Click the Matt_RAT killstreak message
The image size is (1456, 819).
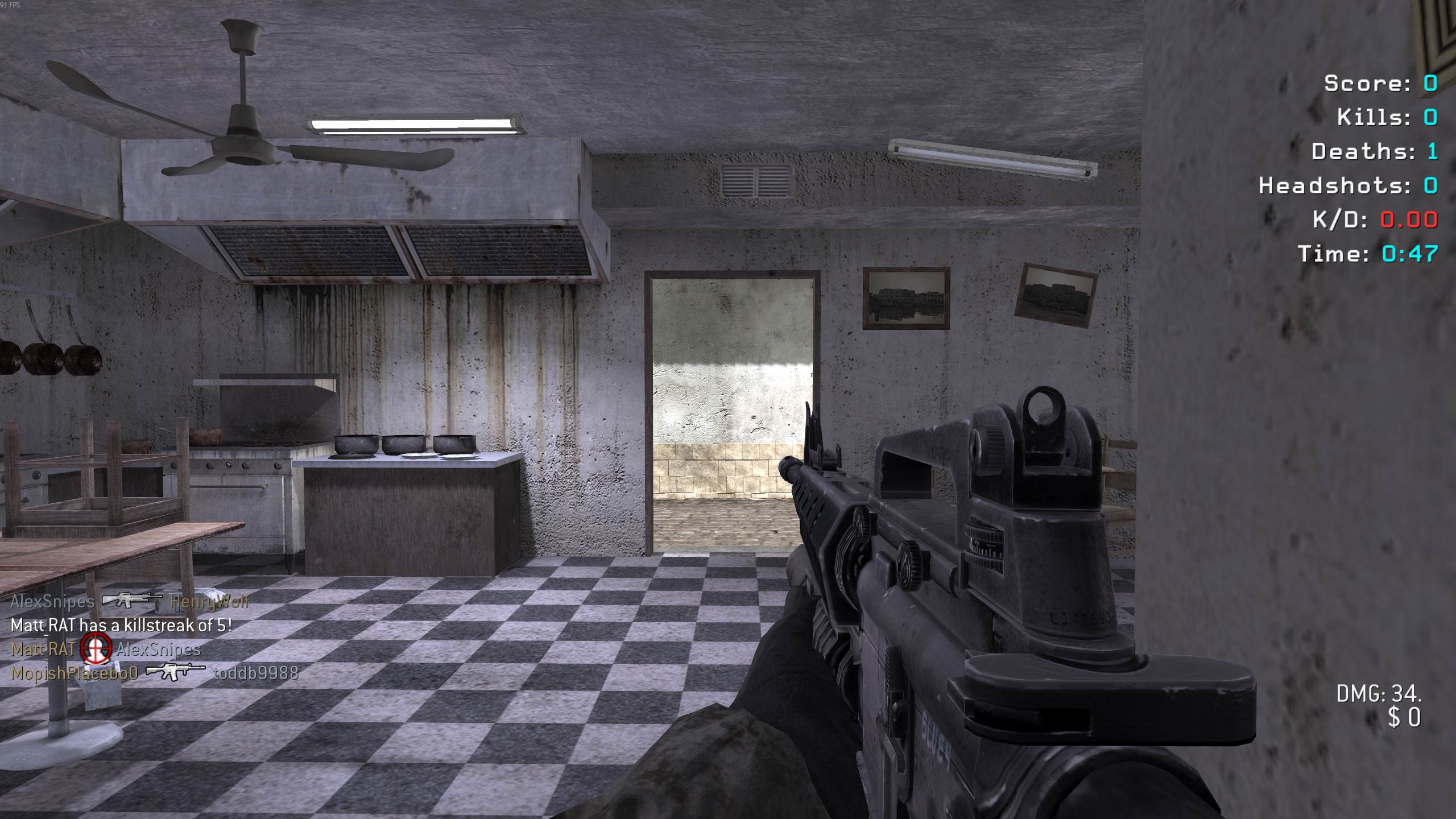[121, 626]
